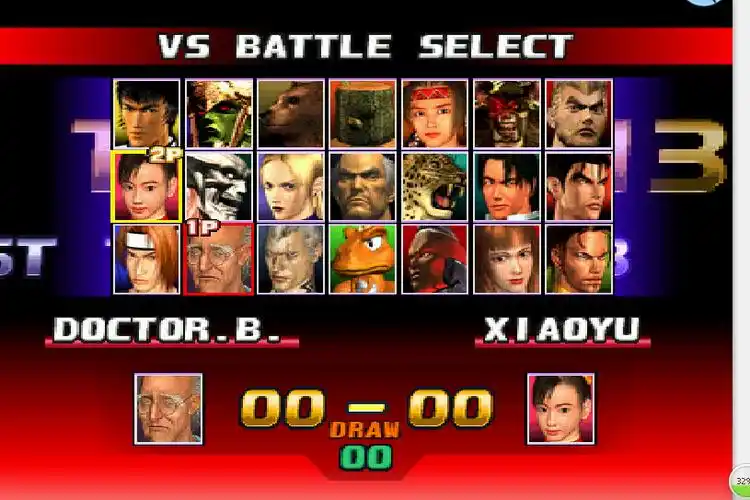Select the Ogre portrait
Viewport: 750px width, 500px height.
507,114
